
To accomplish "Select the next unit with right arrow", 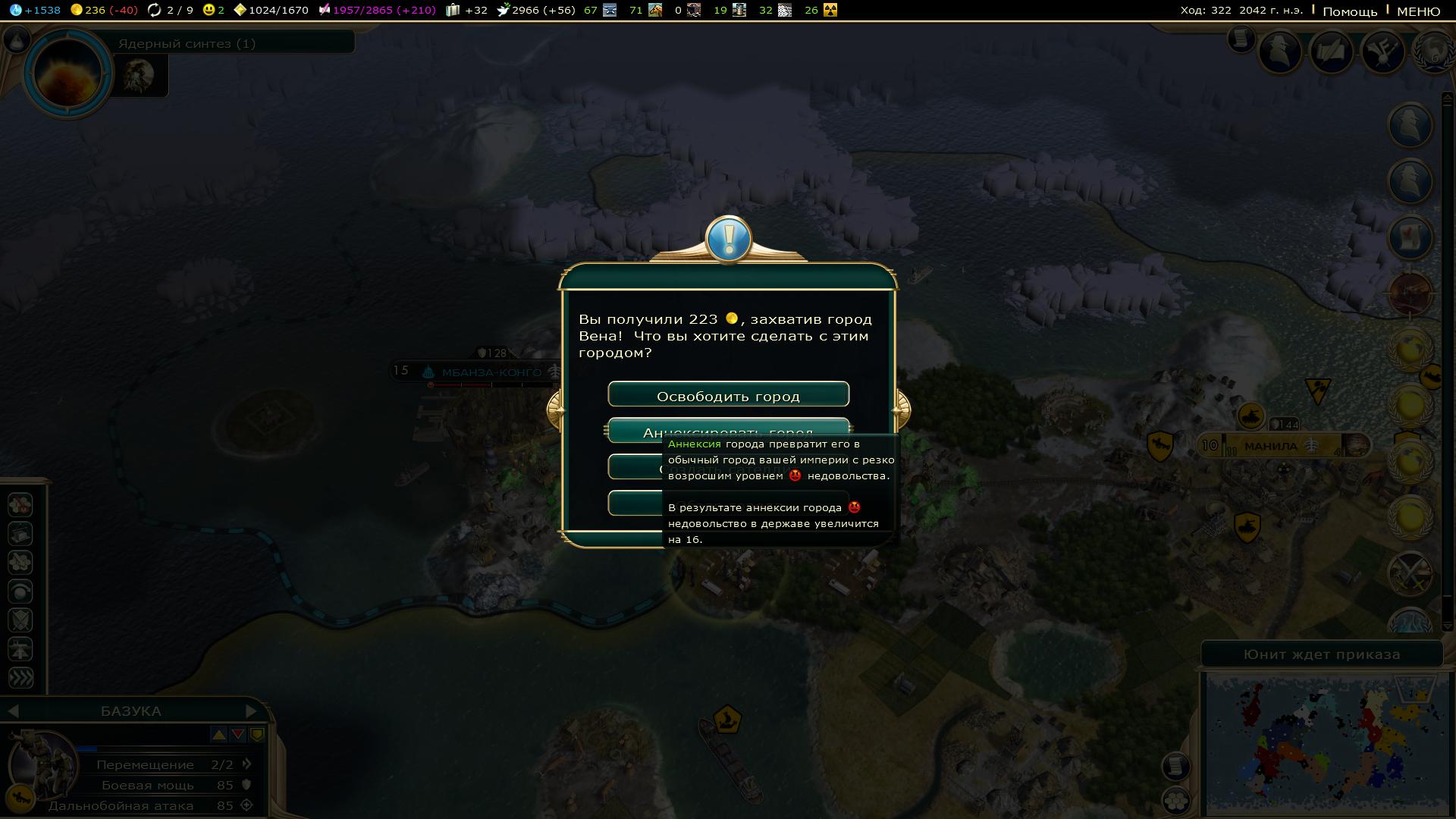I will (x=251, y=711).
